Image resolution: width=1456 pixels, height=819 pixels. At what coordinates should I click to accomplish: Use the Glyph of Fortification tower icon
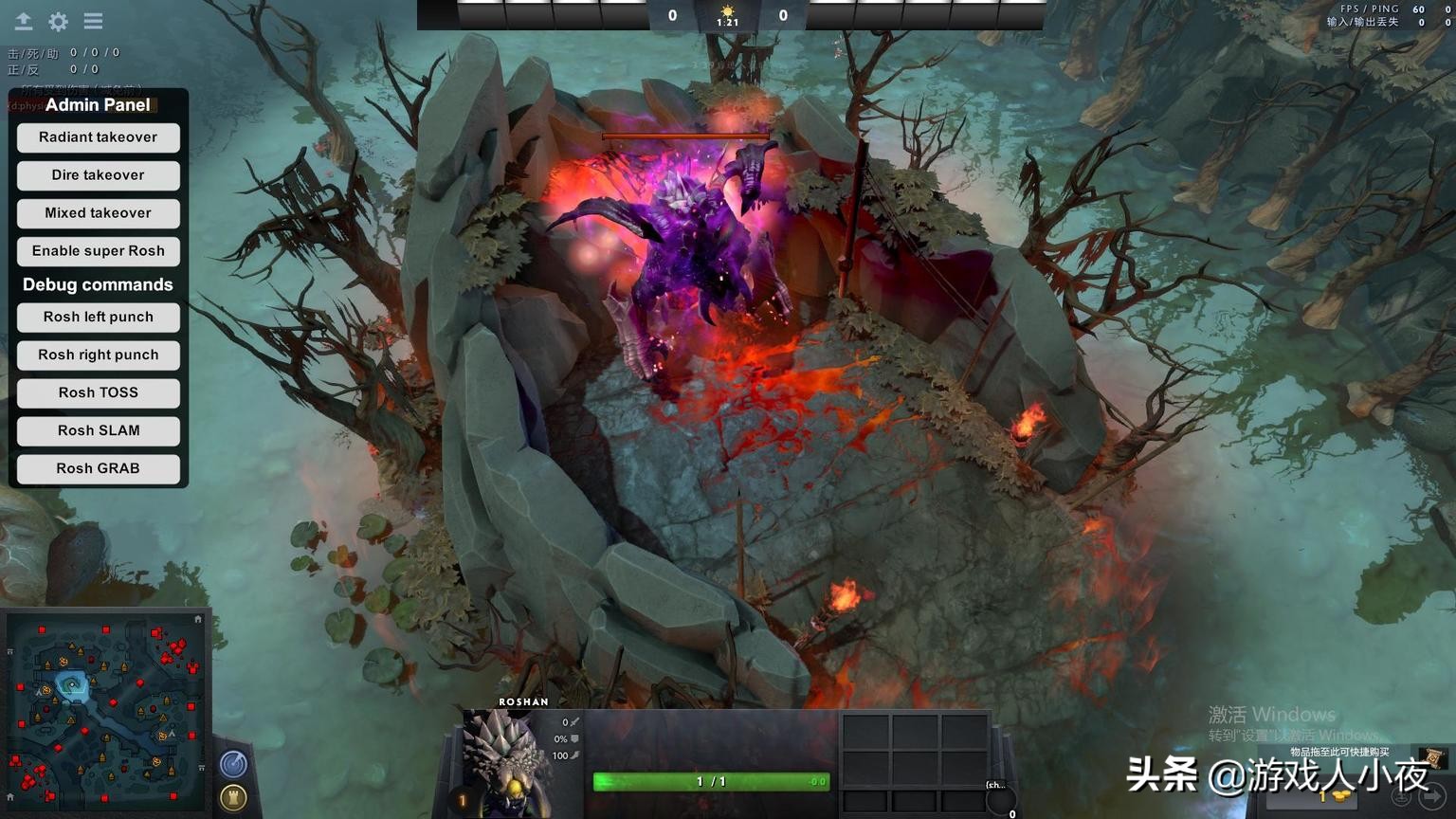pyautogui.click(x=233, y=797)
